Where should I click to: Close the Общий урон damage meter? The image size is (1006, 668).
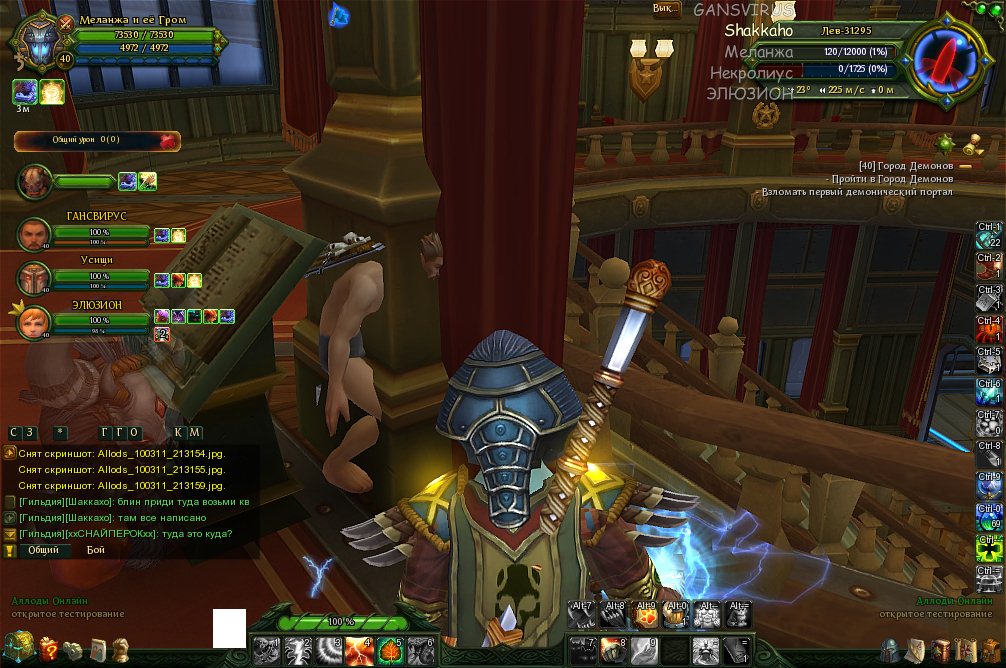[x=167, y=141]
